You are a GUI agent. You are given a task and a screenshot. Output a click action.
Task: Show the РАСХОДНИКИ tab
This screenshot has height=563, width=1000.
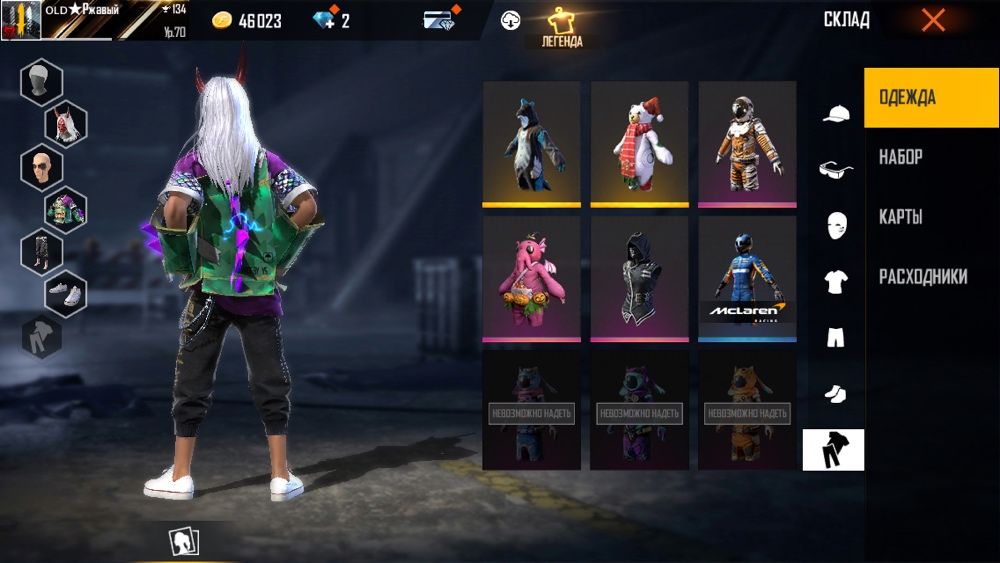tap(923, 277)
